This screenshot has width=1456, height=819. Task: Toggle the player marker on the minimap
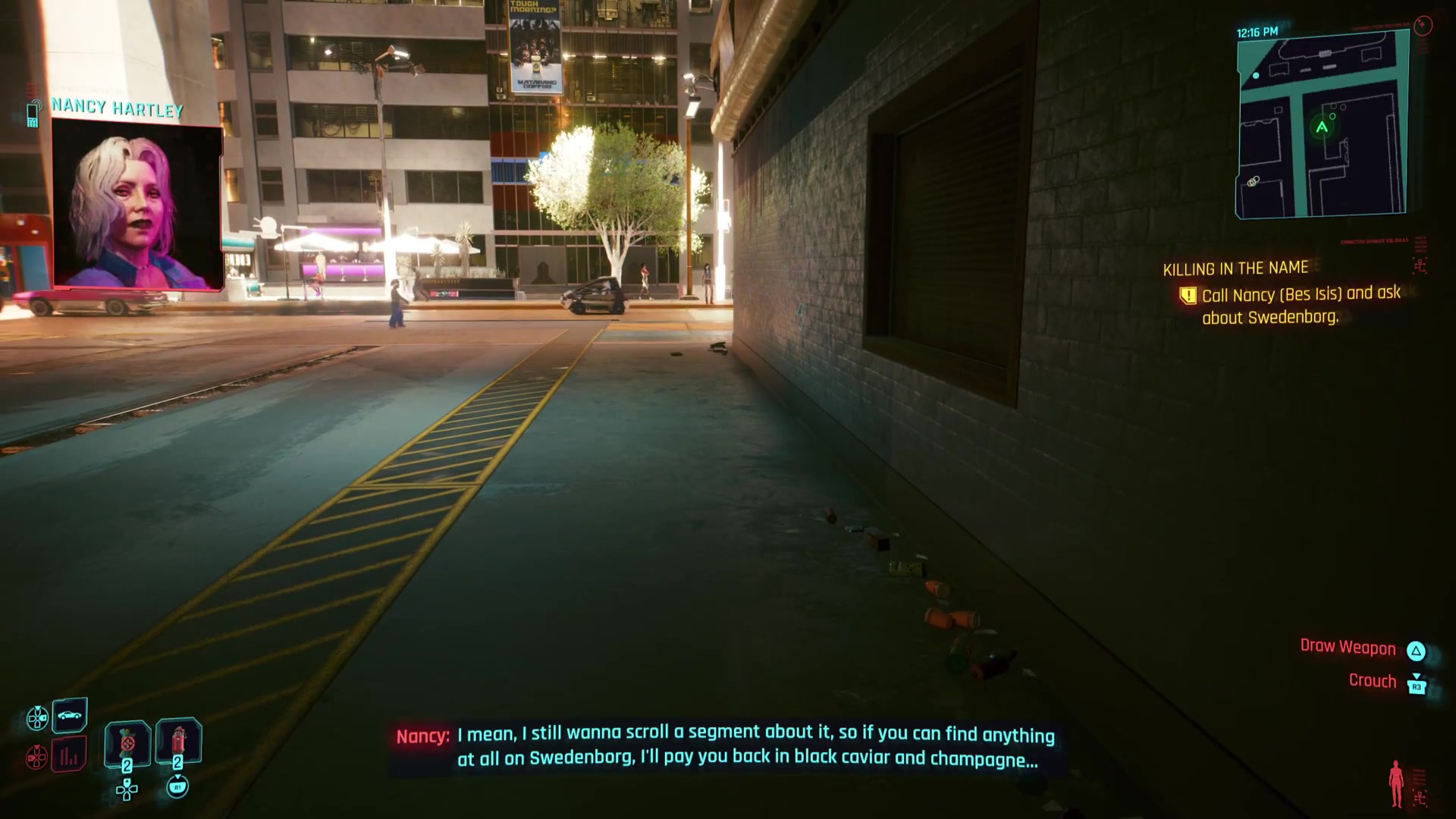(x=1319, y=129)
